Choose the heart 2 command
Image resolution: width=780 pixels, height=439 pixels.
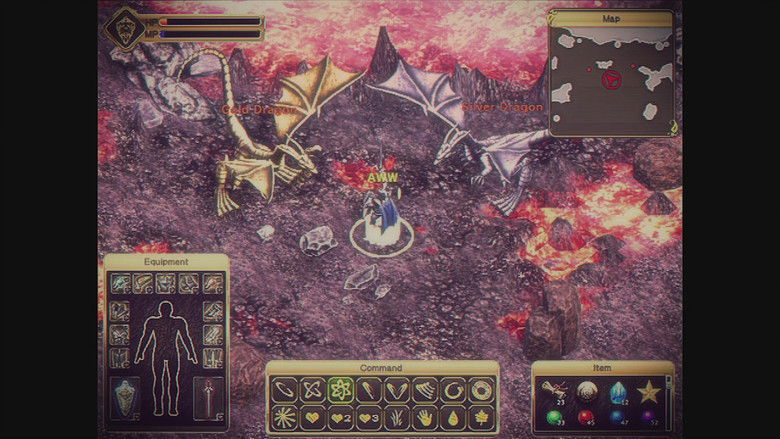341,418
